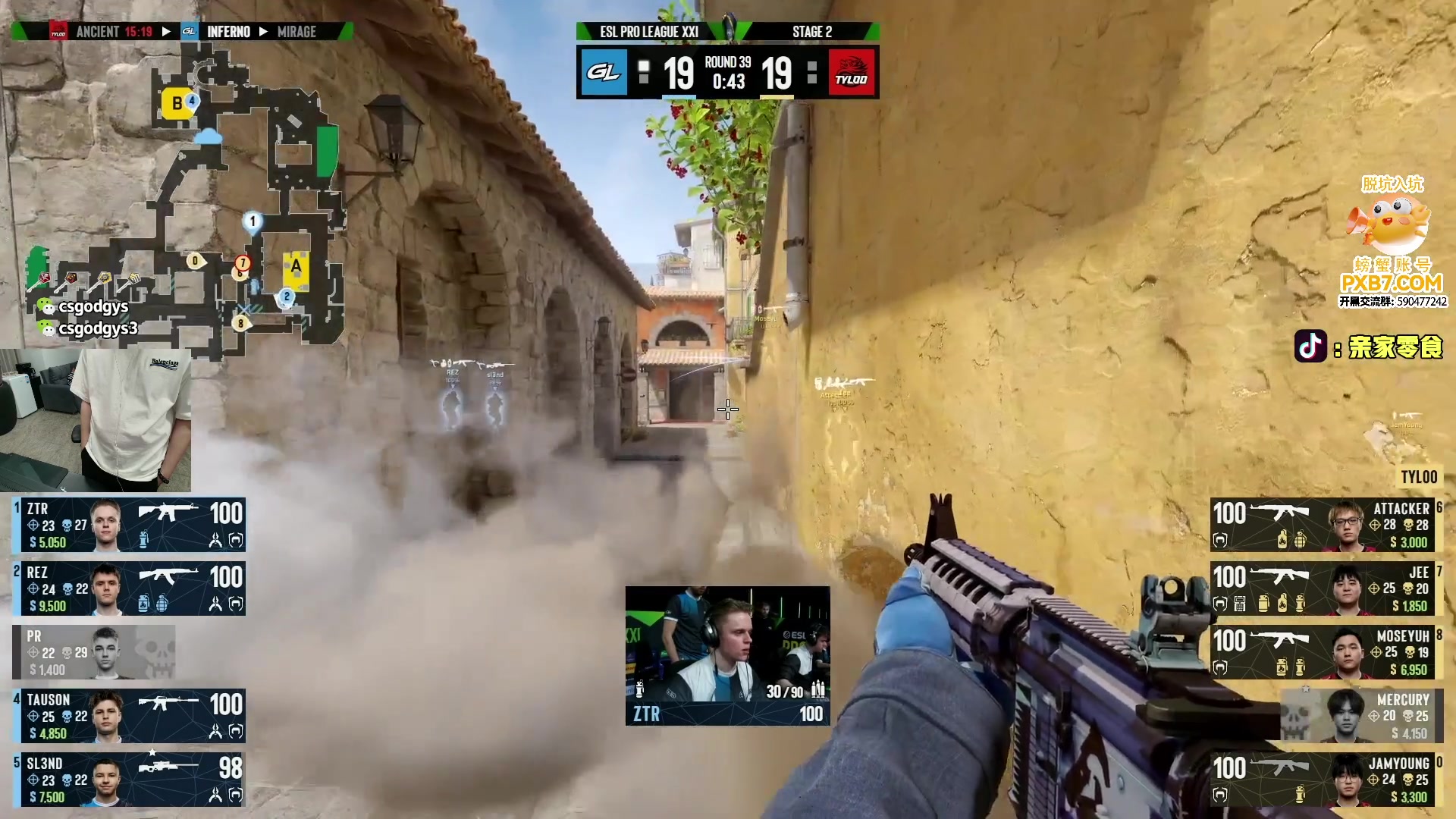
Task: Pick TAUSON's player panel
Action: click(129, 716)
